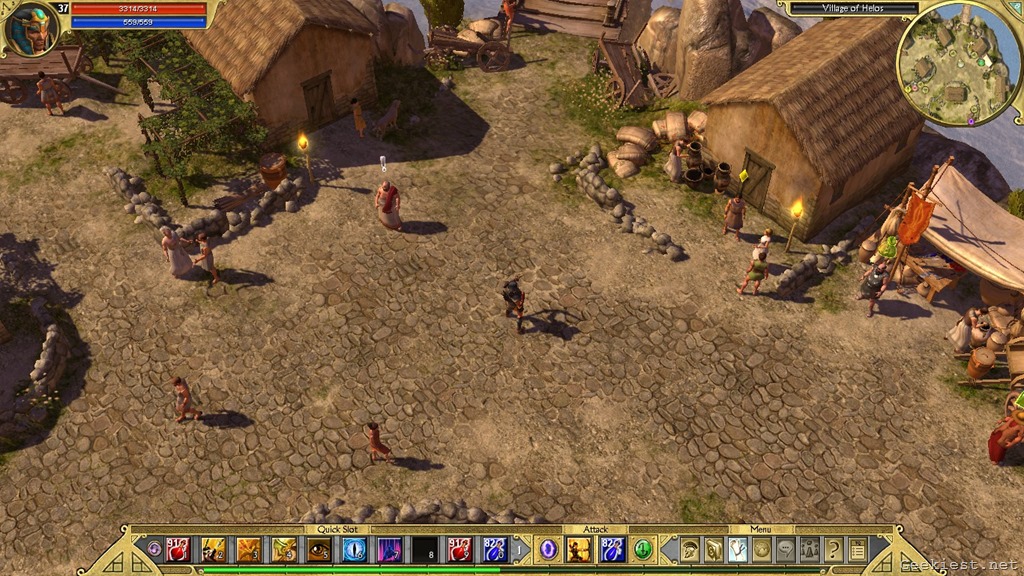Click the green round arrow button

[x=643, y=549]
